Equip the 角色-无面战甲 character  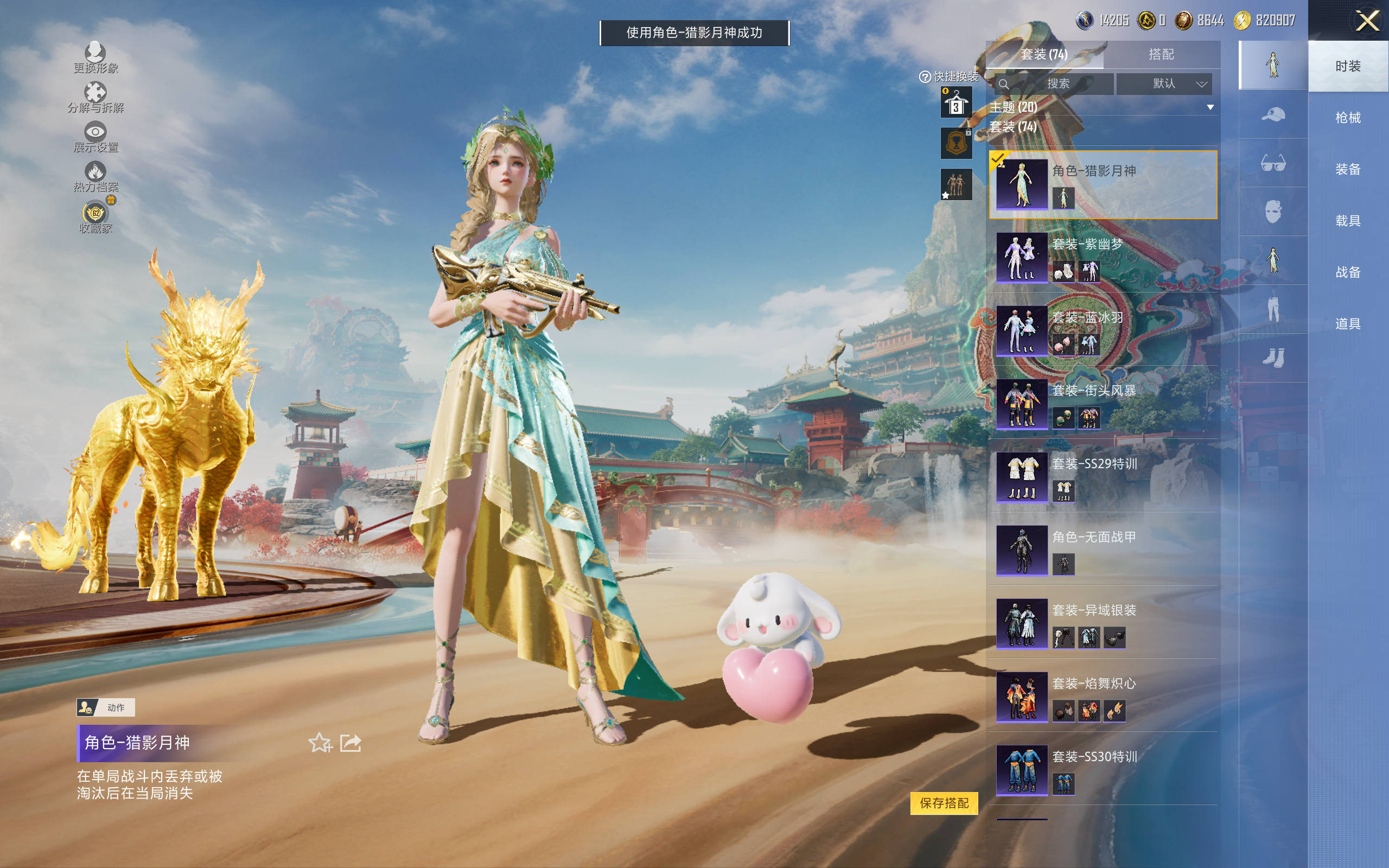1105,551
